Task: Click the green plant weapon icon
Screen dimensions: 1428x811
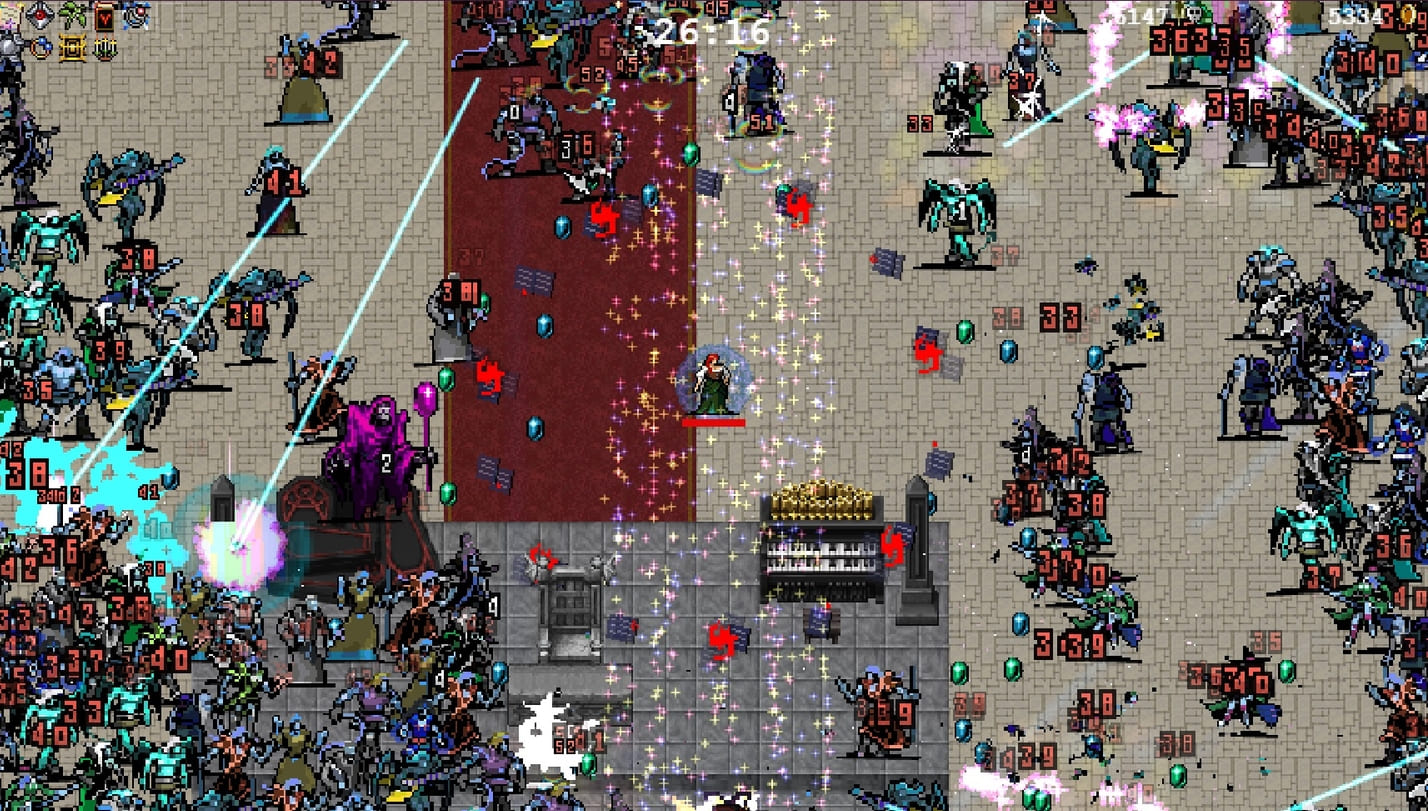Action: 72,15
